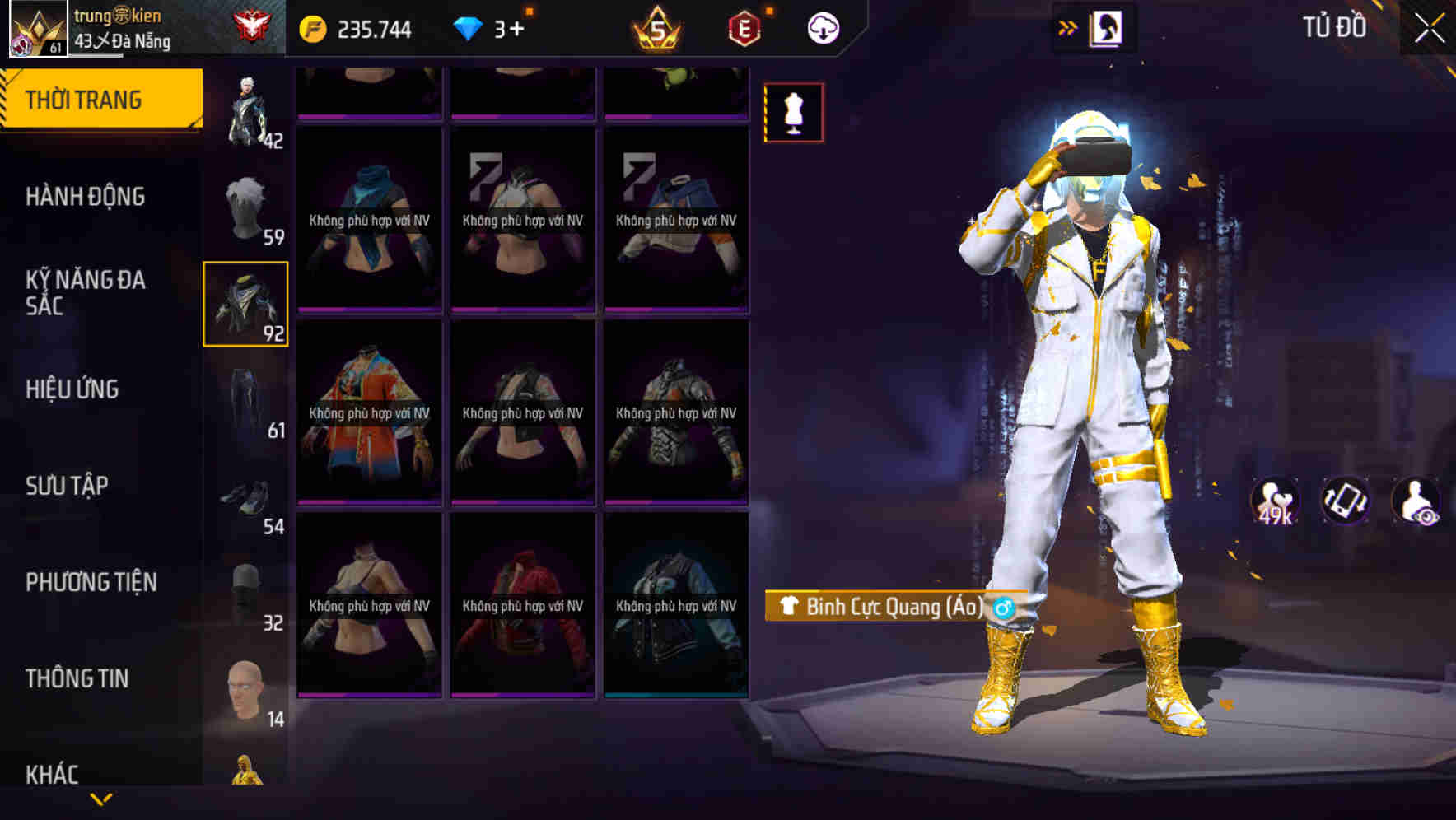
Task: Open the wardrobe collapse double-arrow toggle
Action: click(1067, 26)
